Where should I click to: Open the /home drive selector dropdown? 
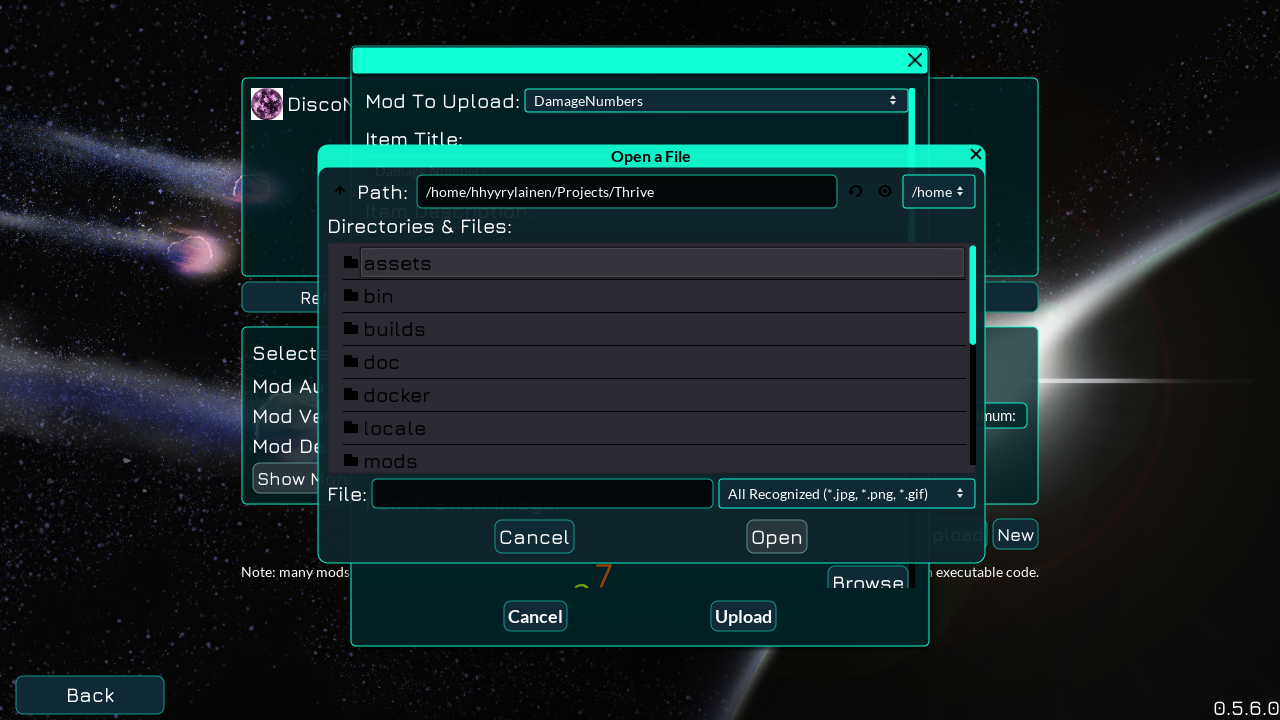(938, 191)
